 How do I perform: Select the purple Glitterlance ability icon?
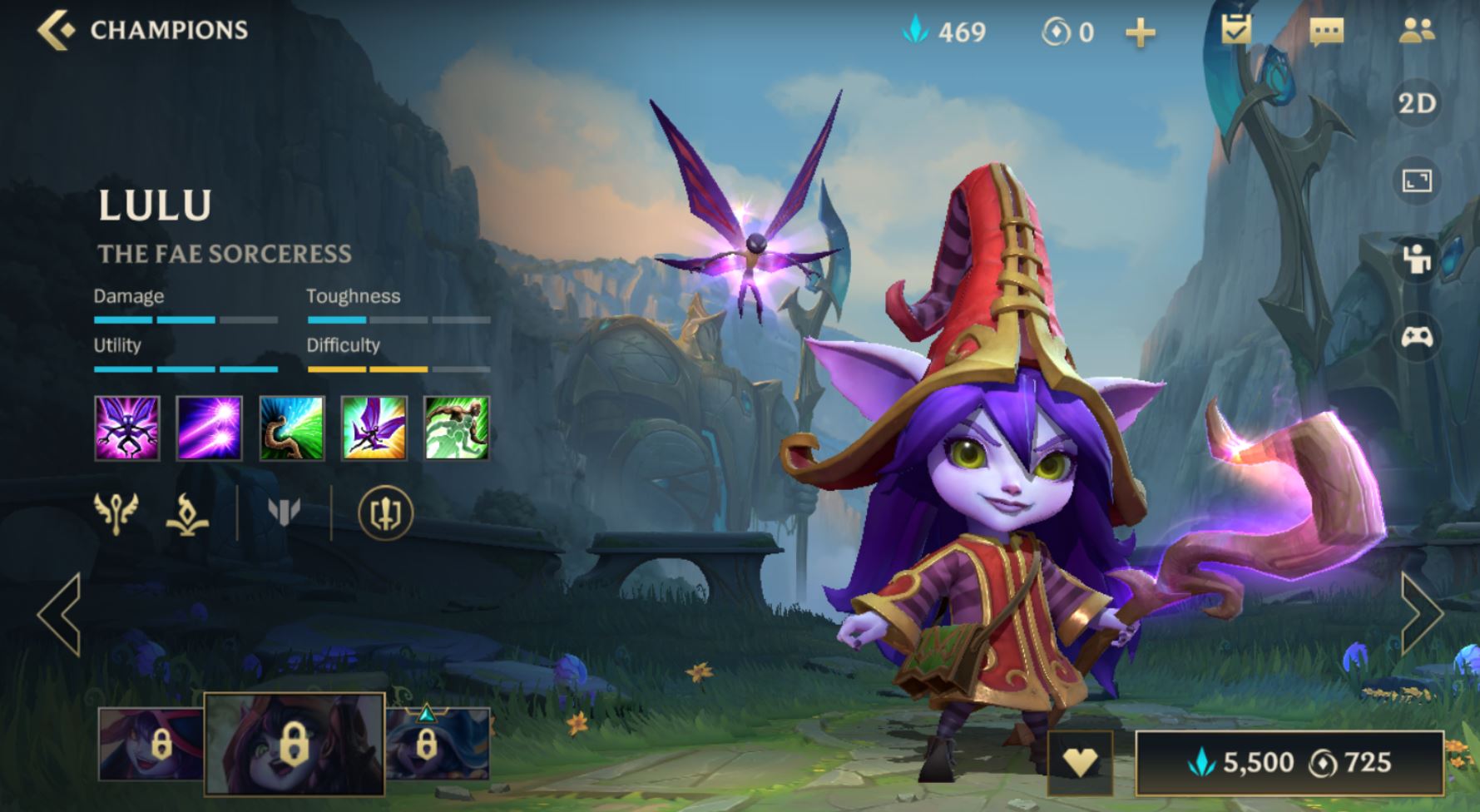[x=210, y=428]
